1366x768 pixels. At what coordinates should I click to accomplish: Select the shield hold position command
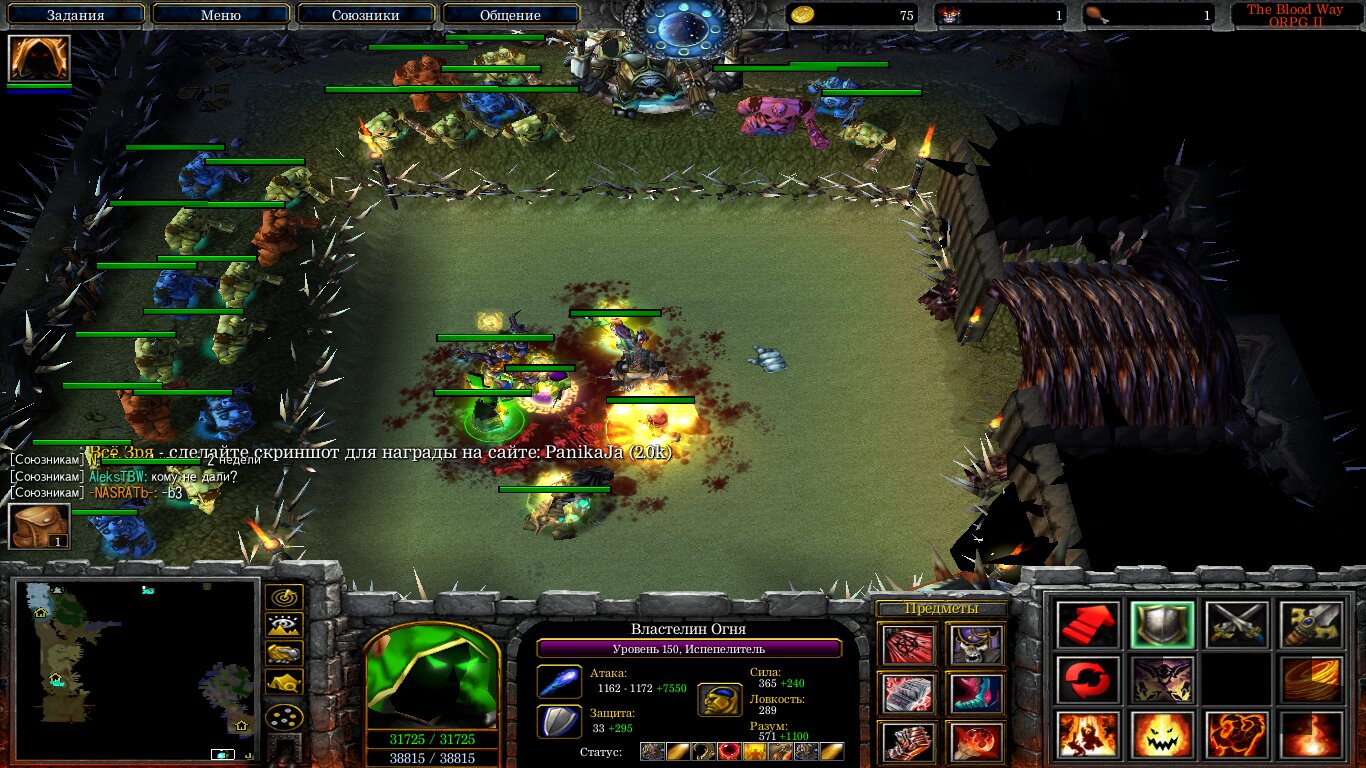1162,625
